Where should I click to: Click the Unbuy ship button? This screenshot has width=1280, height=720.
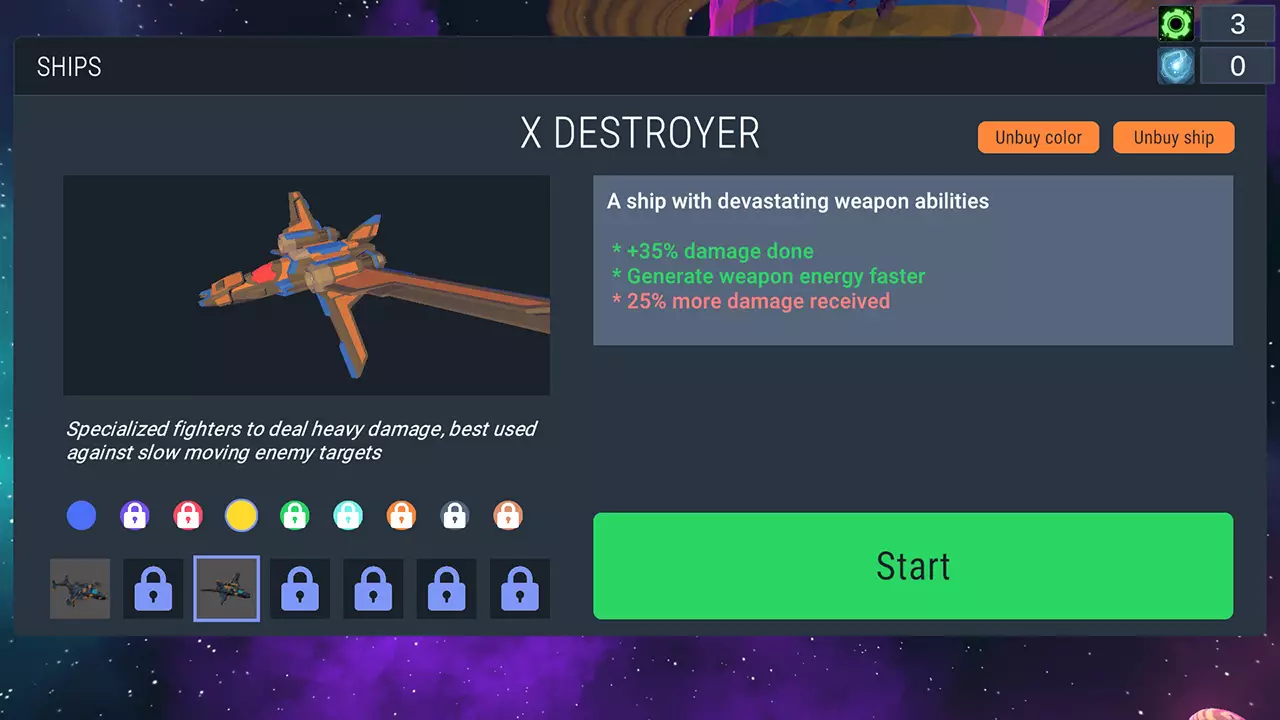coord(1173,137)
